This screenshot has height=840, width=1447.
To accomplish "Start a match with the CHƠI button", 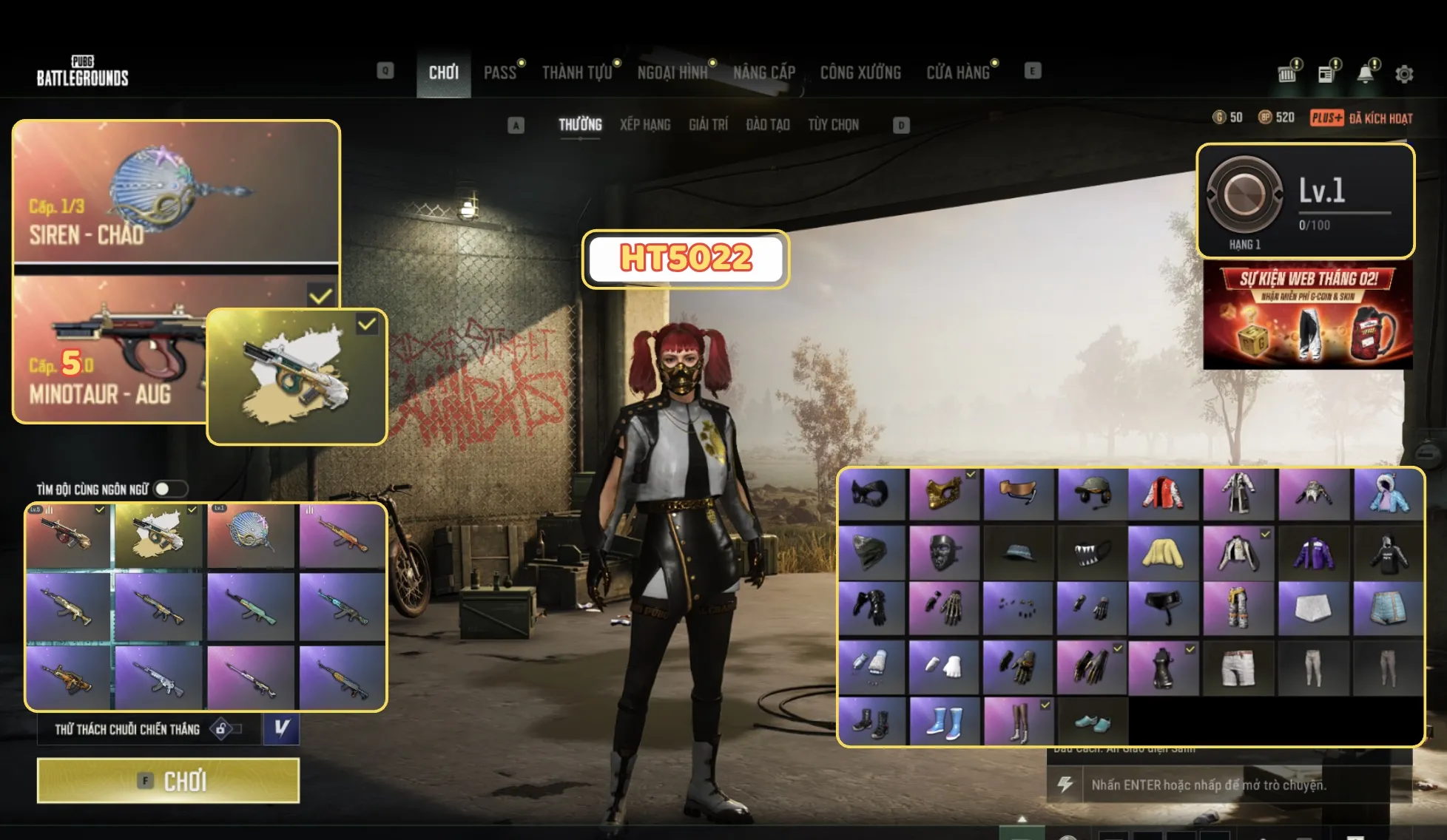I will 169,781.
